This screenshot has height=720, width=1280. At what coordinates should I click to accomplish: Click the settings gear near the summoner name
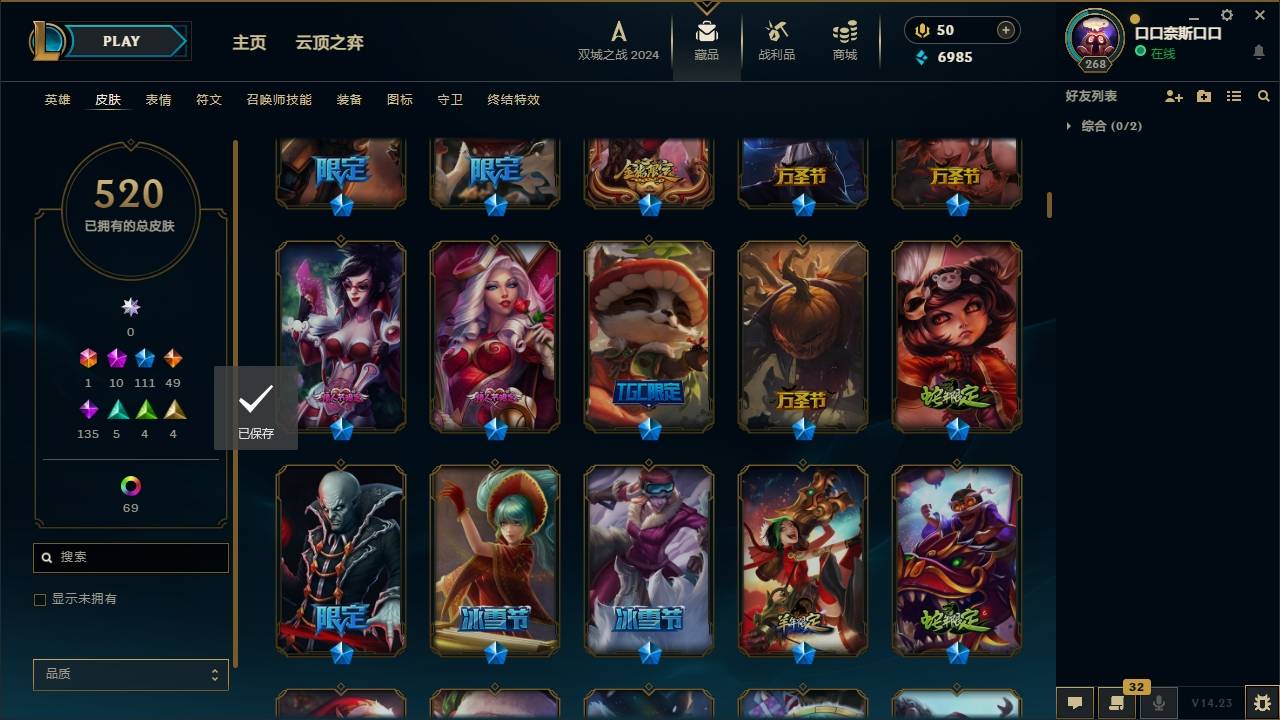(1226, 14)
